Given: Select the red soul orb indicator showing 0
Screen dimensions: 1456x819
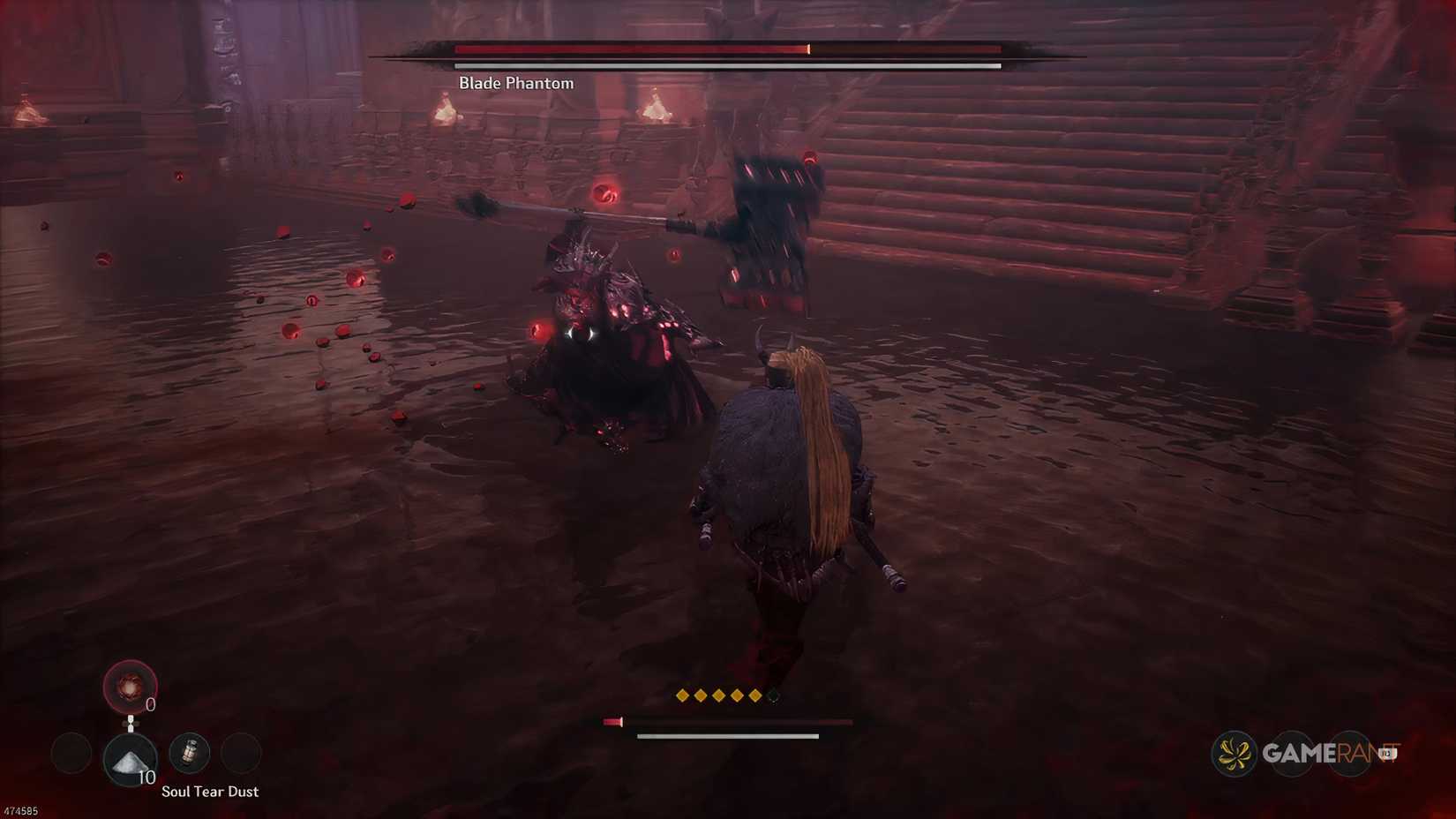Looking at the screenshot, I should click(x=129, y=687).
